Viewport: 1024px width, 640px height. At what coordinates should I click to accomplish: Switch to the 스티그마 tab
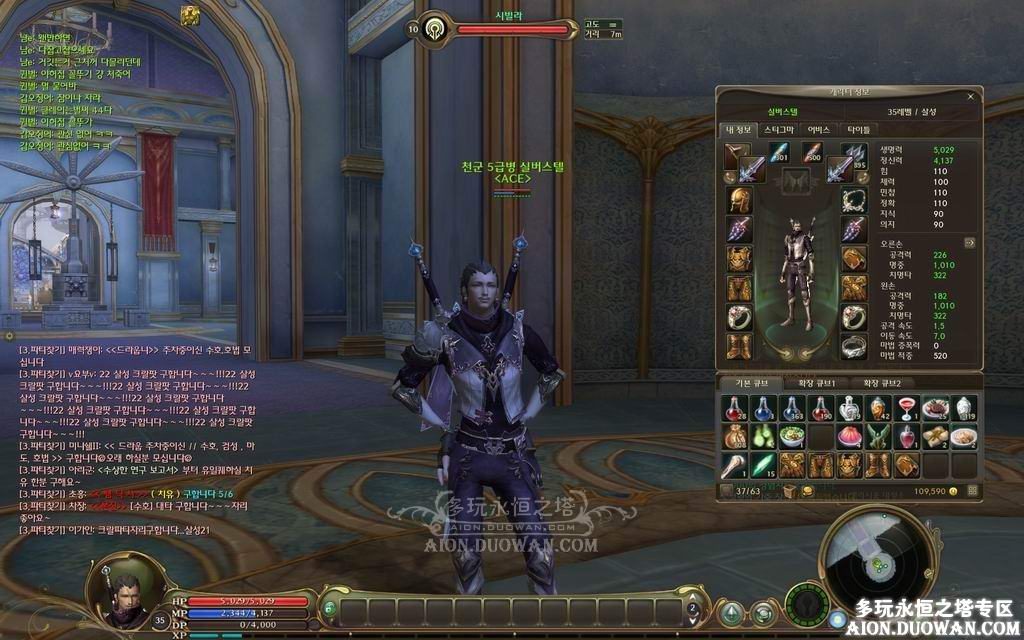(778, 129)
